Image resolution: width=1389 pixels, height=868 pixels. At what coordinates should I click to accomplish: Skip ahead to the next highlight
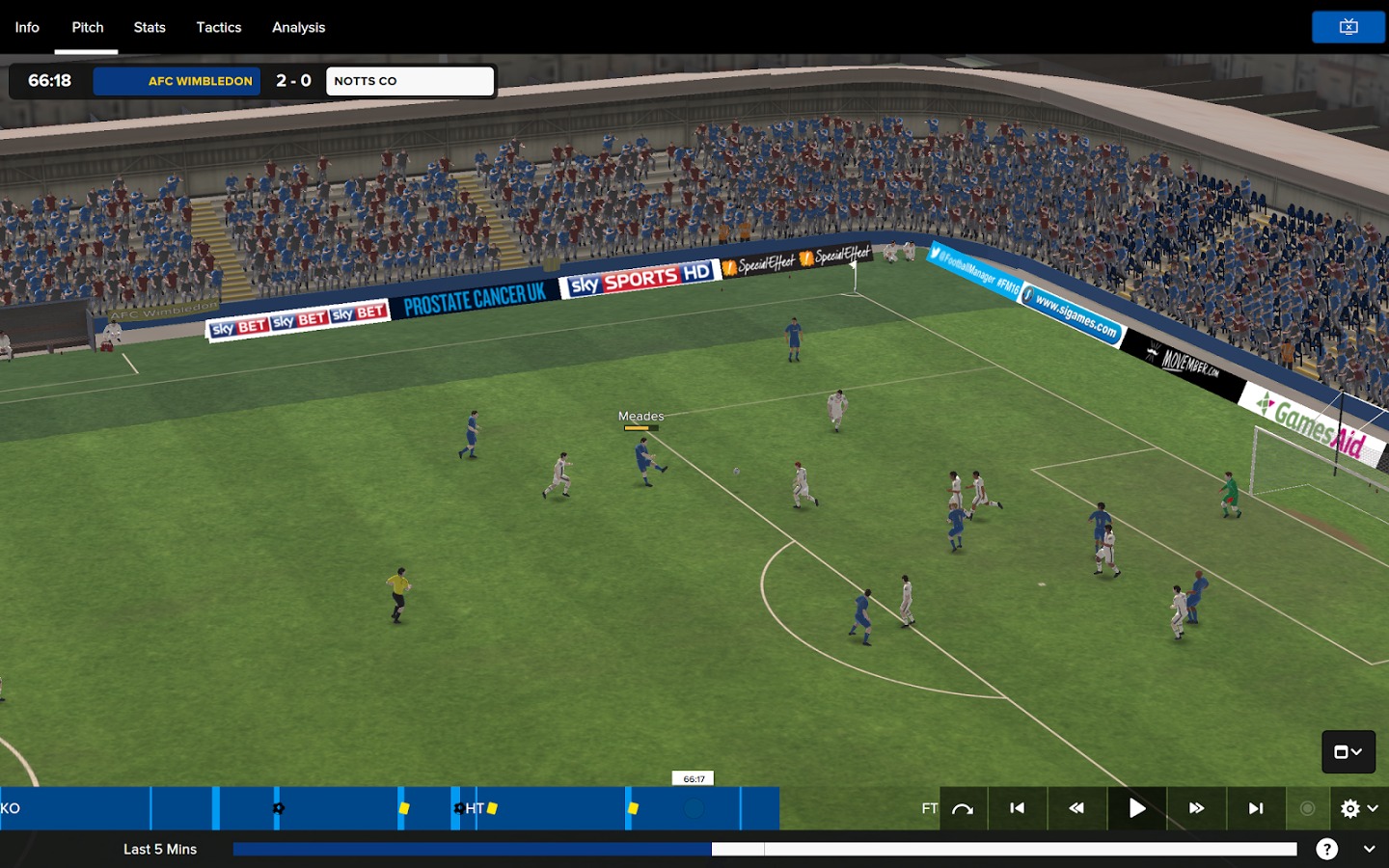(1256, 808)
